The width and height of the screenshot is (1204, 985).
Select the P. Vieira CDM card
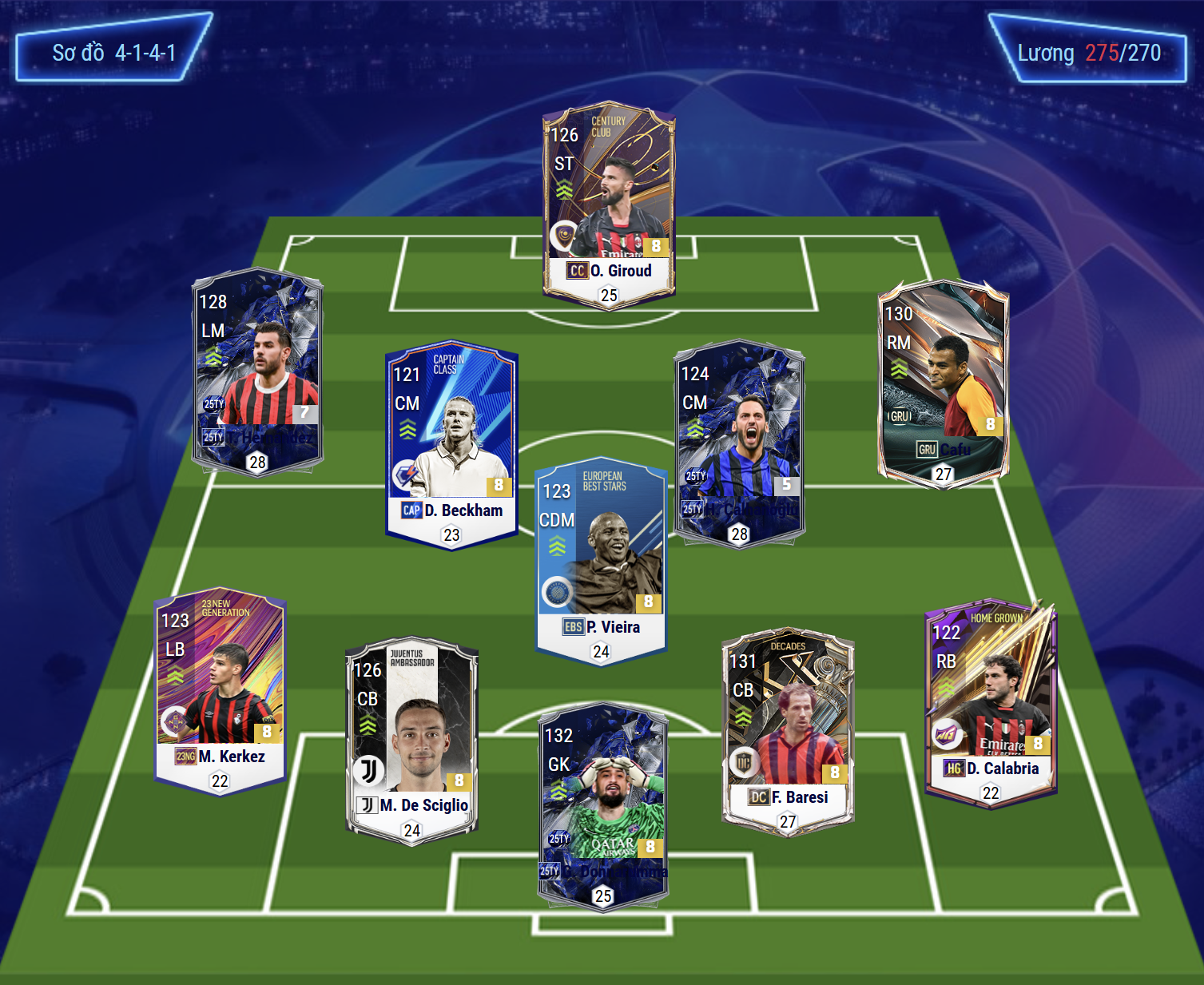click(601, 561)
